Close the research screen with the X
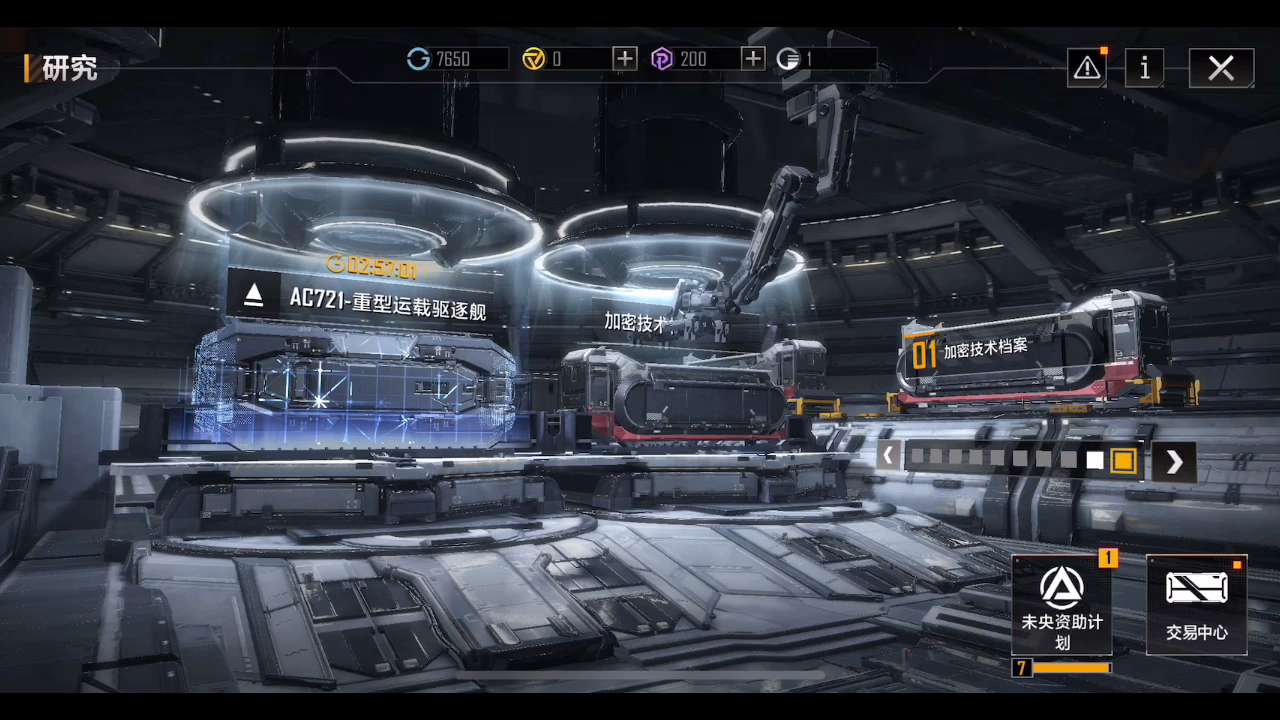This screenshot has height=720, width=1280. [1221, 68]
